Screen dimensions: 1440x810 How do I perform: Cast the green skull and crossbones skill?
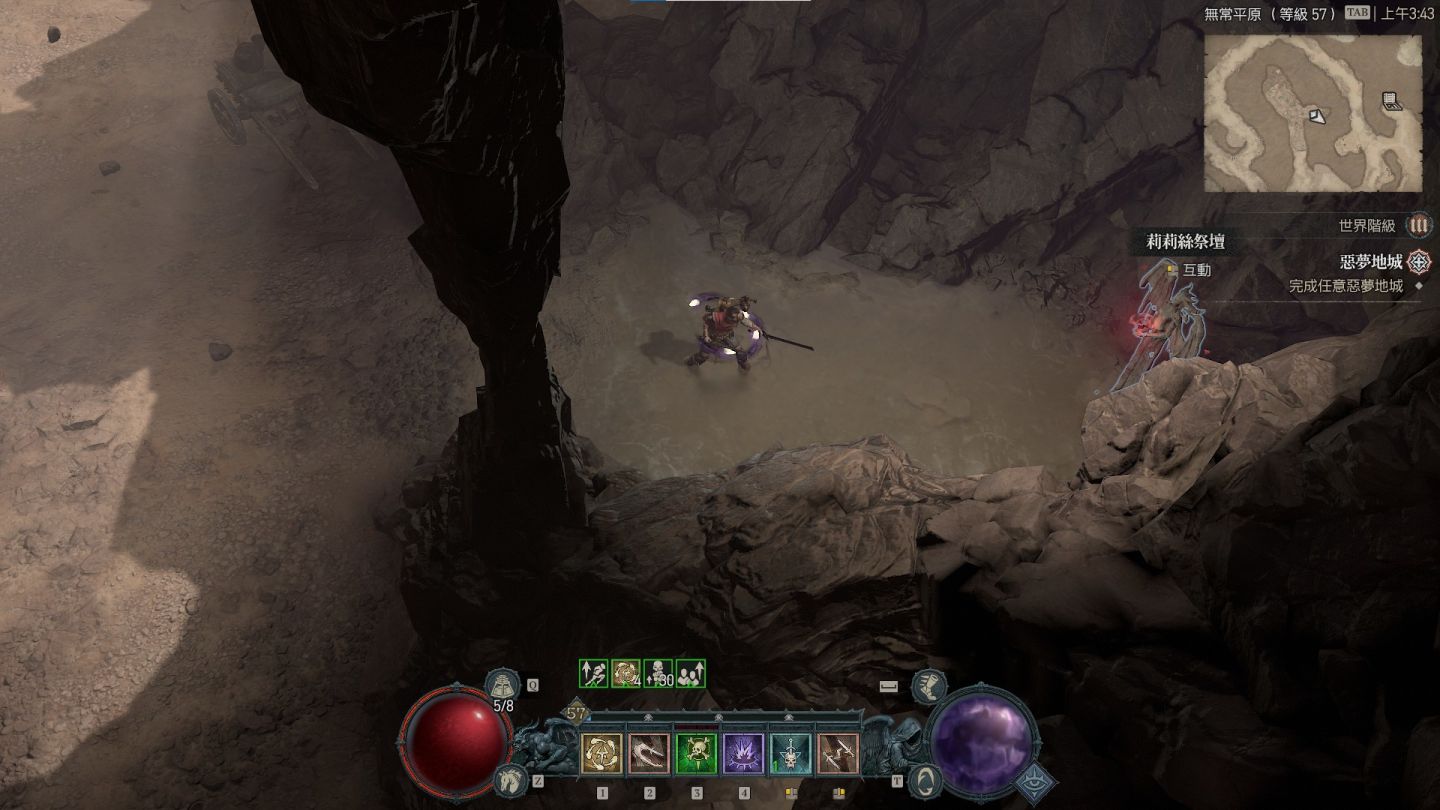[696, 753]
